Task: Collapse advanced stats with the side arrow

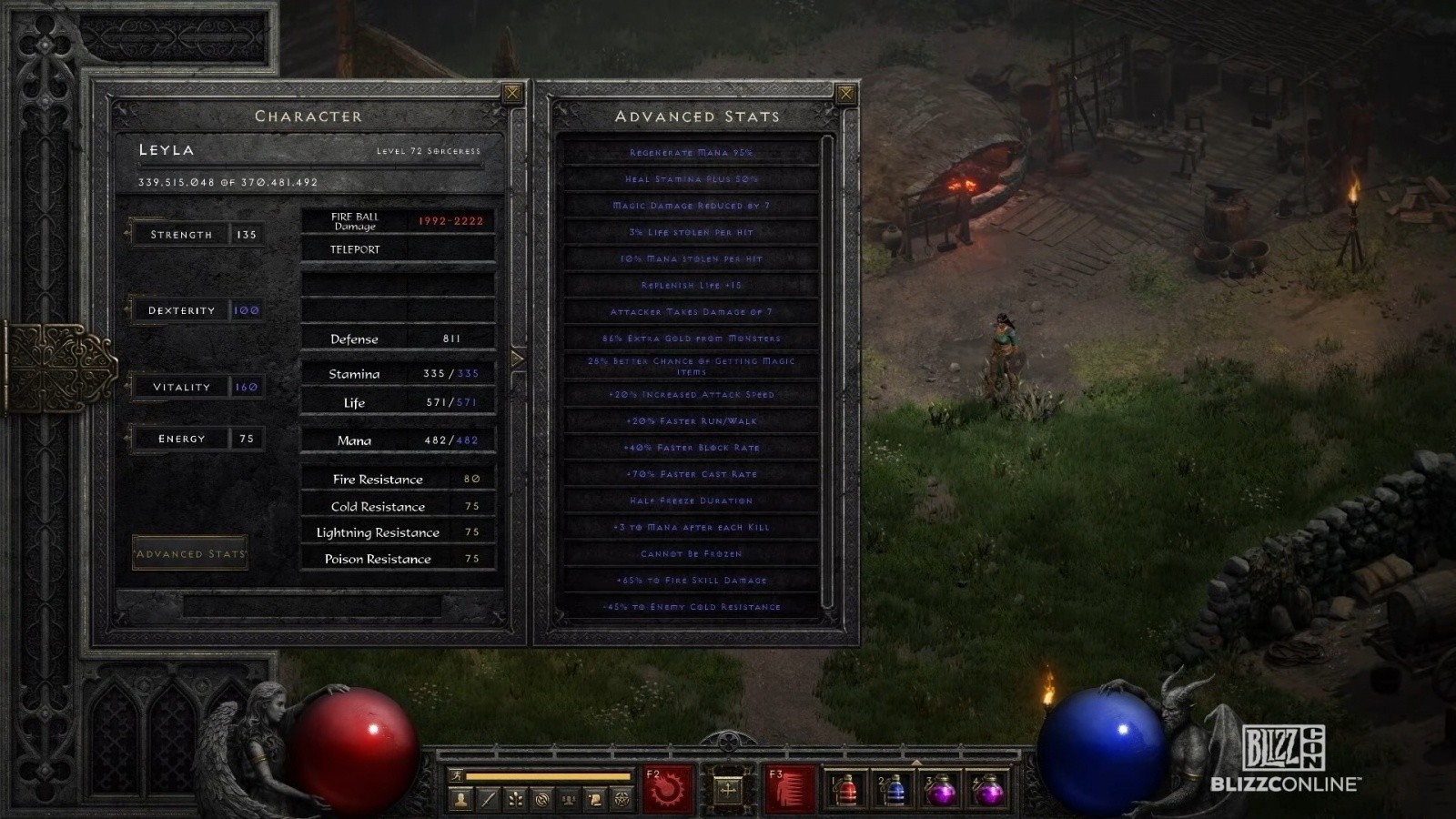Action: coord(518,359)
